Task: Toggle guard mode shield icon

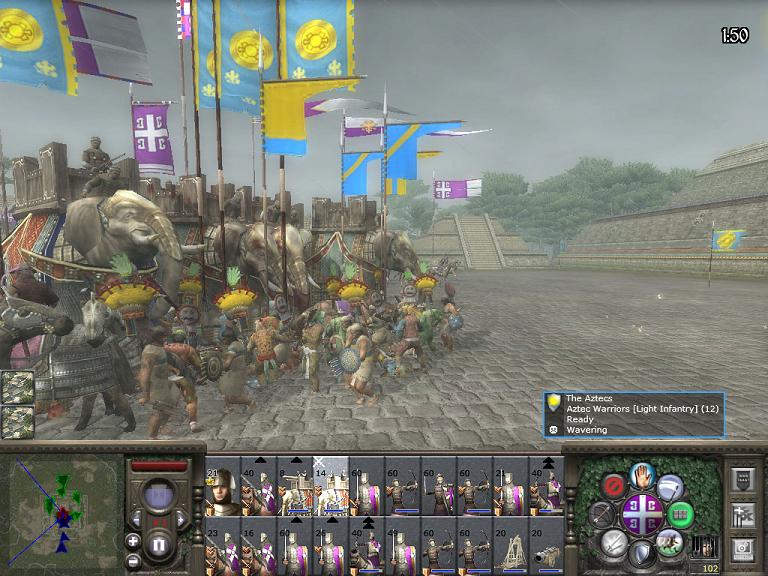Action: pos(642,553)
